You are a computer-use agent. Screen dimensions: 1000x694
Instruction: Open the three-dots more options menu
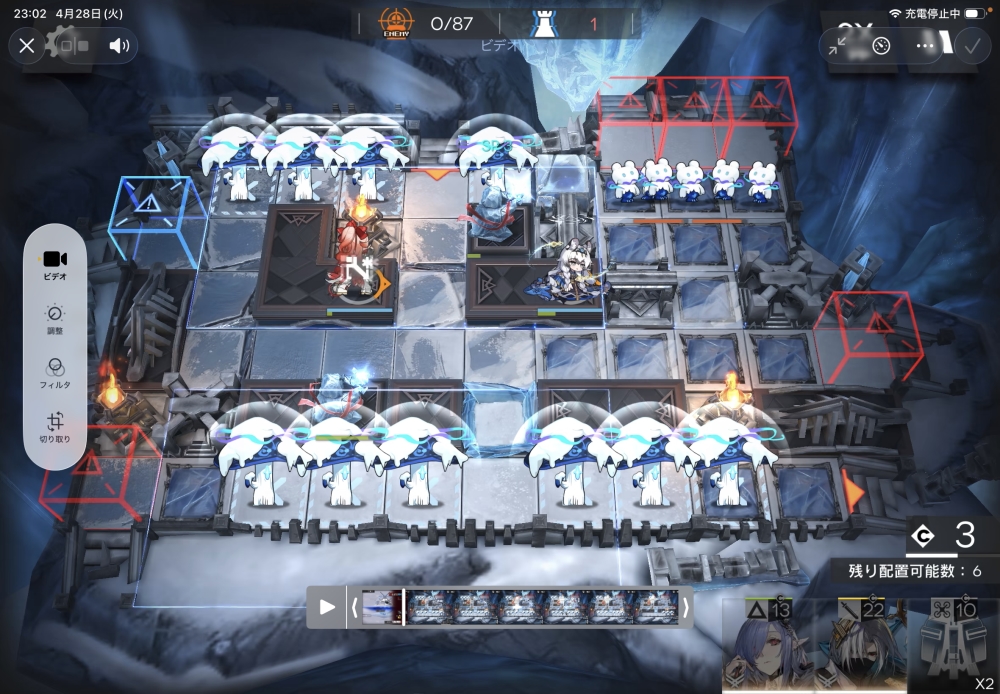click(x=925, y=46)
